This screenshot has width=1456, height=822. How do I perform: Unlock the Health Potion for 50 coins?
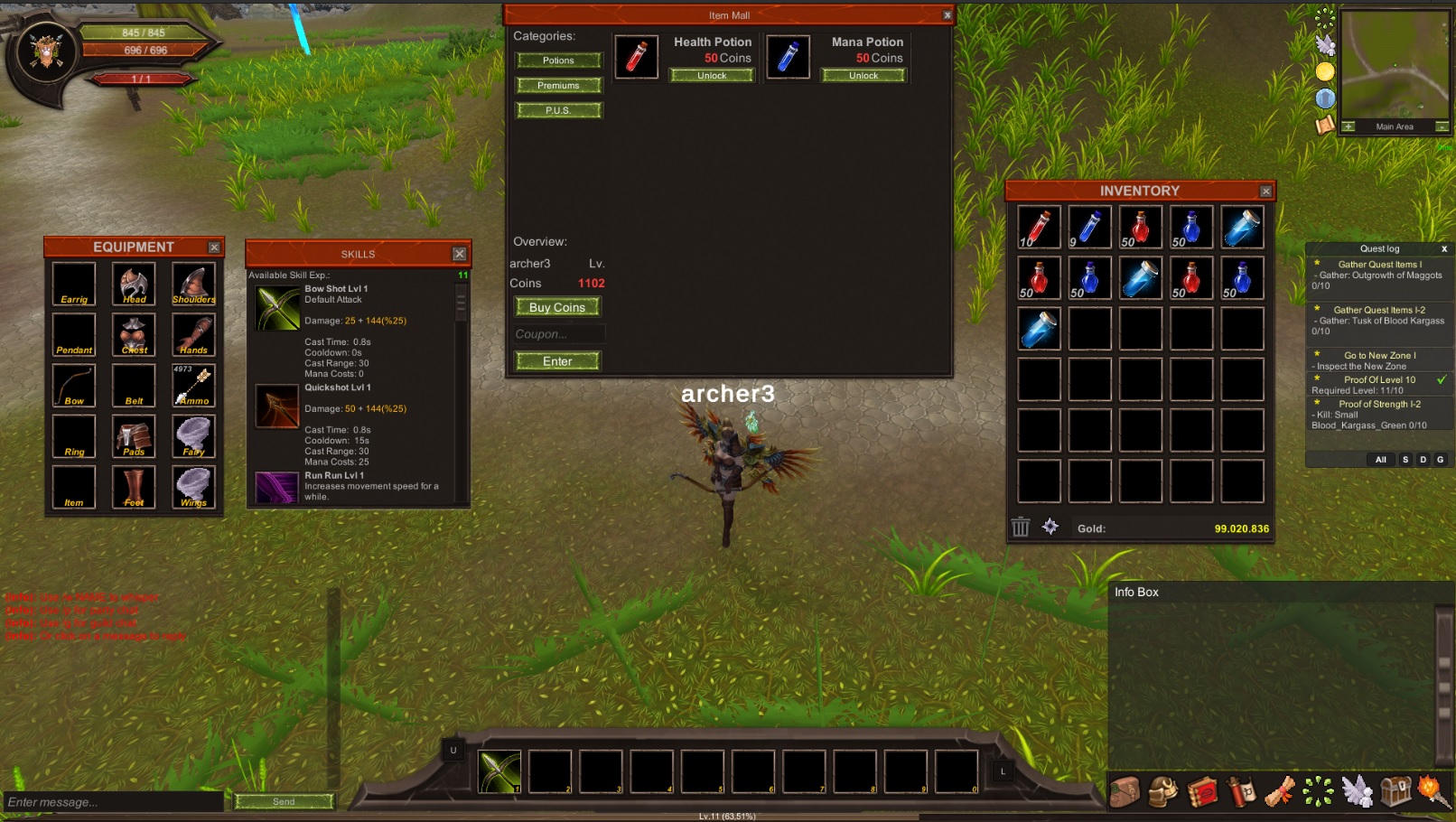(x=712, y=76)
